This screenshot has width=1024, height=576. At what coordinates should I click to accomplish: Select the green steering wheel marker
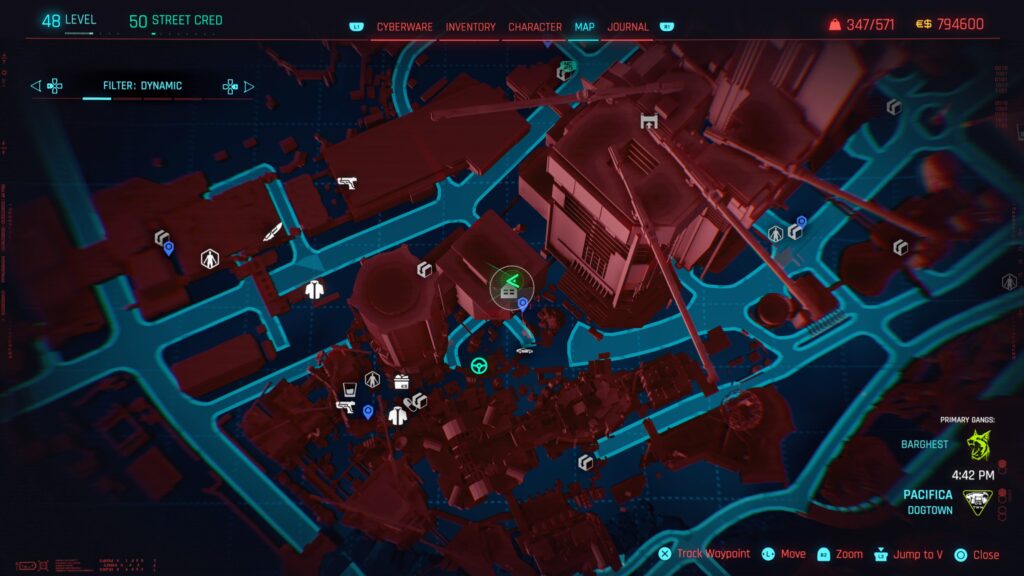479,366
